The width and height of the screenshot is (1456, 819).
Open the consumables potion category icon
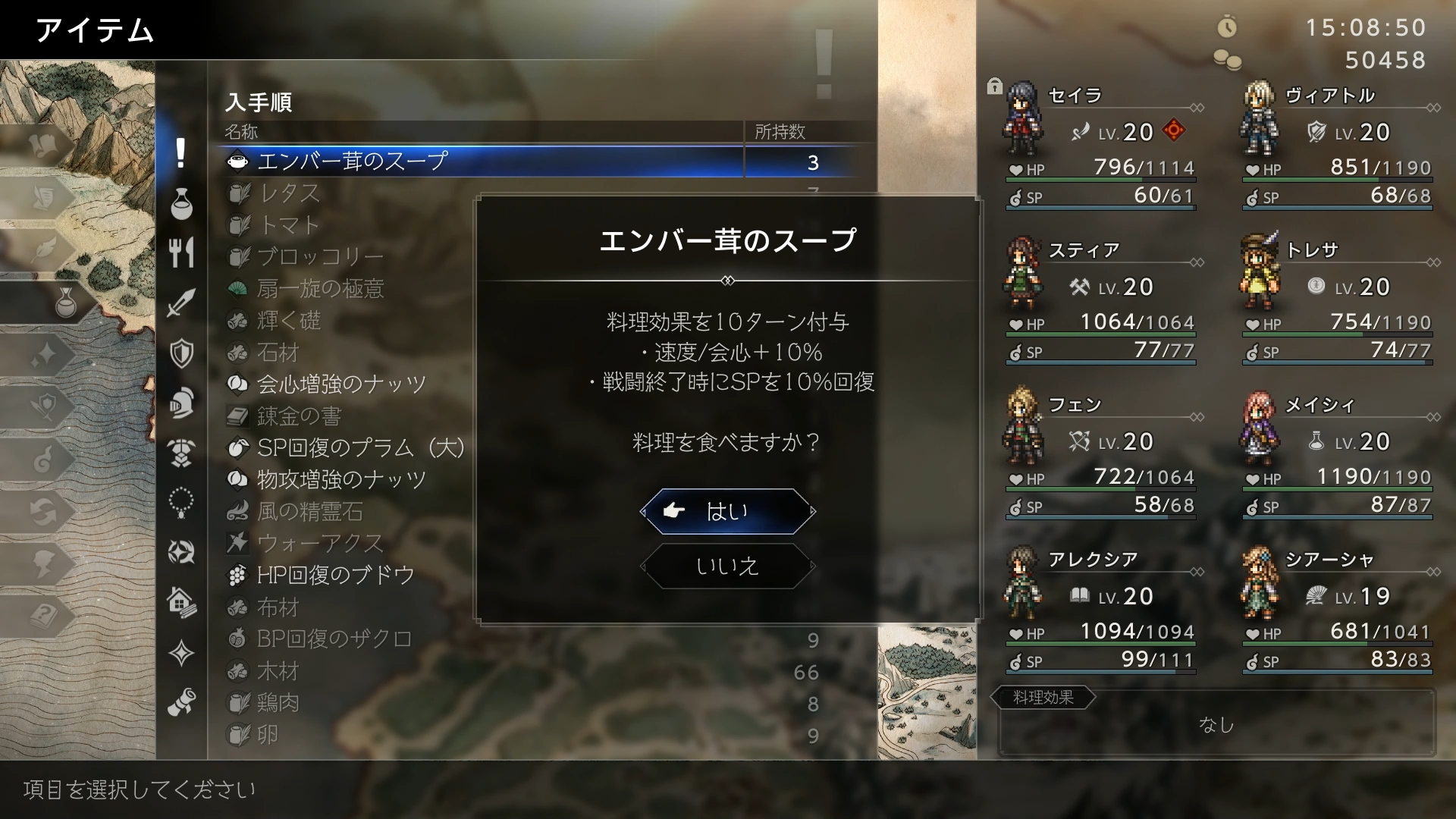(180, 205)
